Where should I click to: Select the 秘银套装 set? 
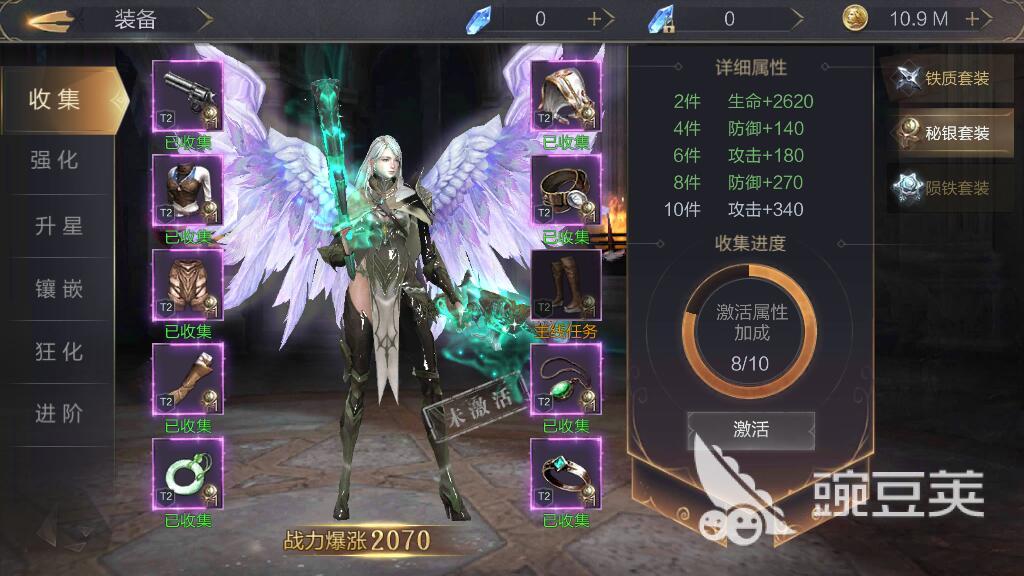click(x=948, y=133)
